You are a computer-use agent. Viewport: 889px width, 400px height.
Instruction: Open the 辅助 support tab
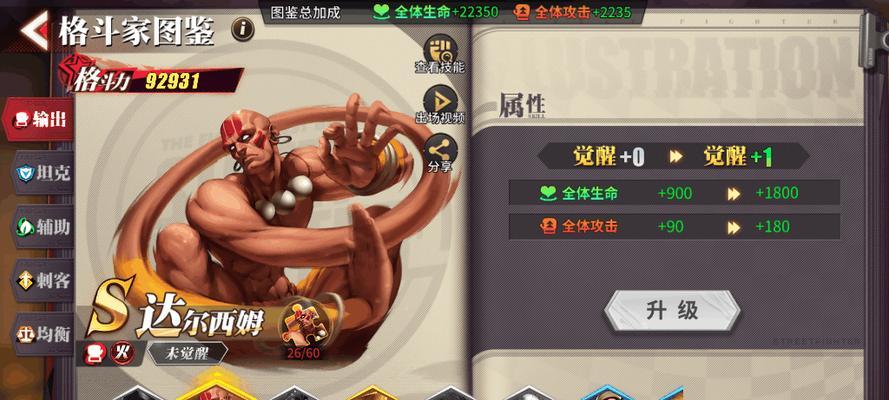(42, 226)
